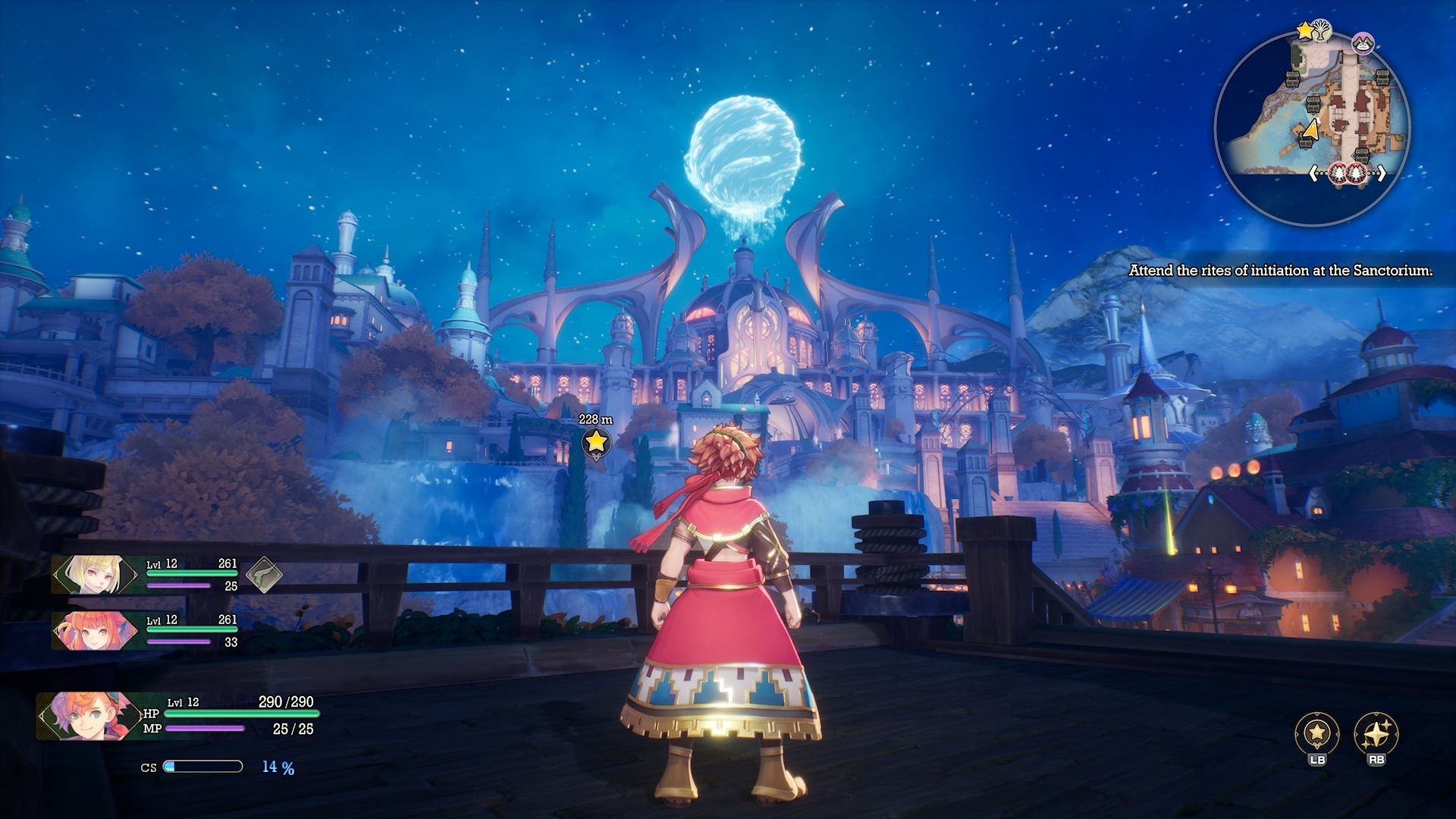Activate the single gold star shortcut icon

click(x=1317, y=733)
